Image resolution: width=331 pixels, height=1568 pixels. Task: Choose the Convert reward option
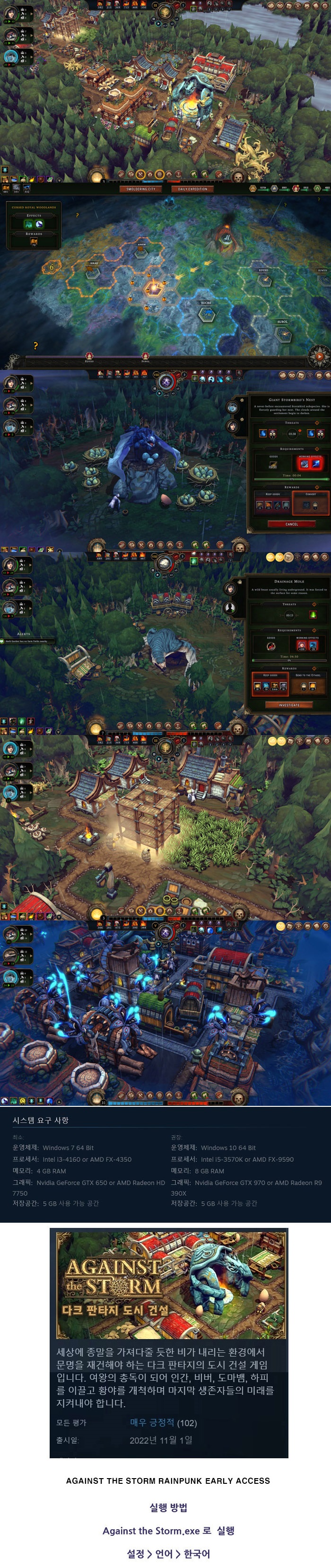click(x=310, y=503)
